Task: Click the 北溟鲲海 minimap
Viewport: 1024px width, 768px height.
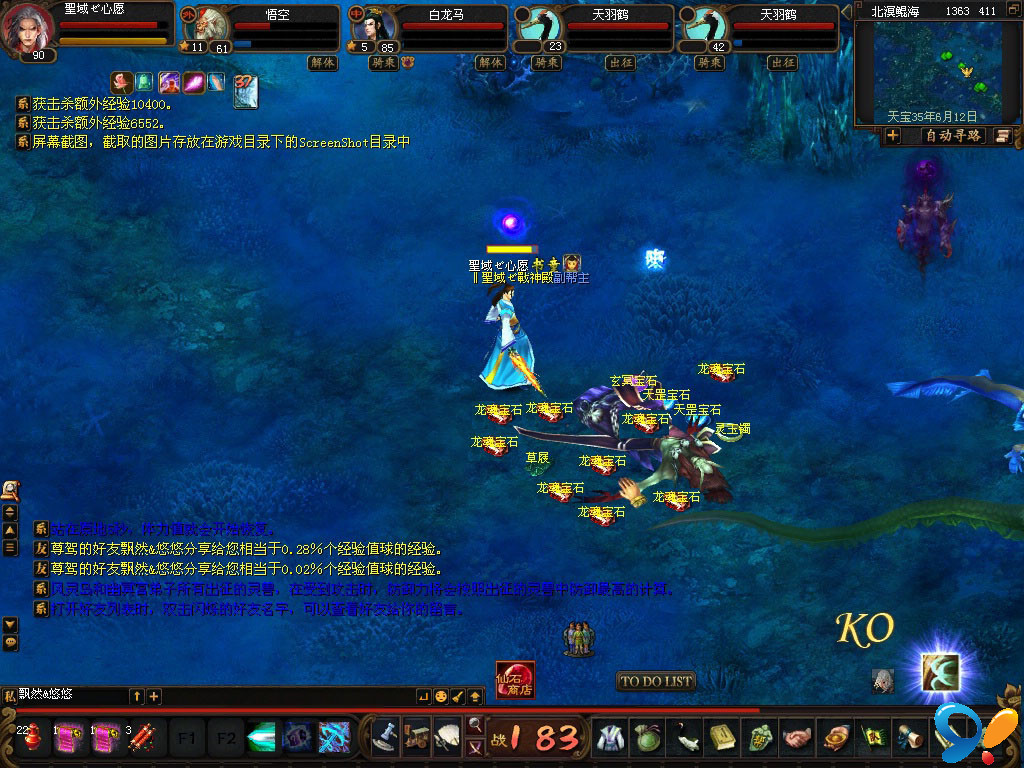Action: (x=936, y=66)
